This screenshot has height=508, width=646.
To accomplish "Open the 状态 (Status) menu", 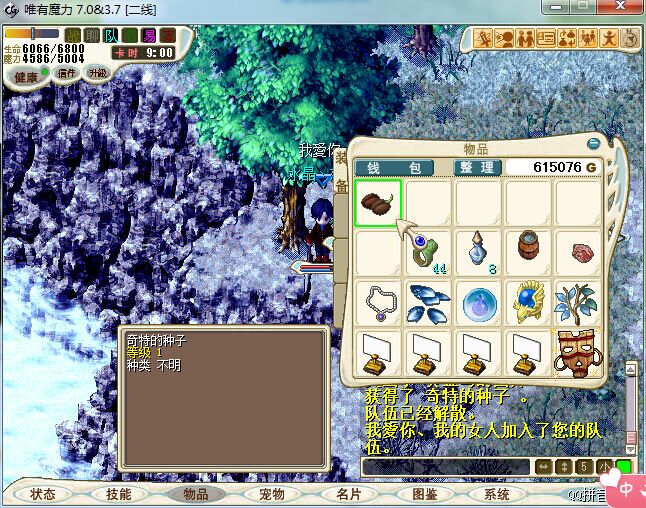I will point(43,494).
